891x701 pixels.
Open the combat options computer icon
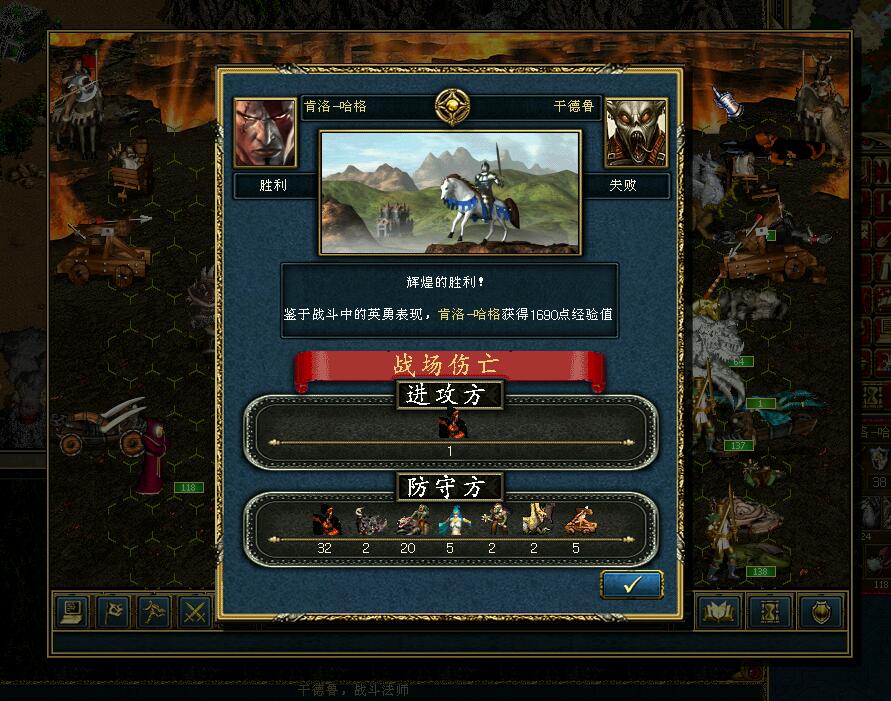[72, 611]
